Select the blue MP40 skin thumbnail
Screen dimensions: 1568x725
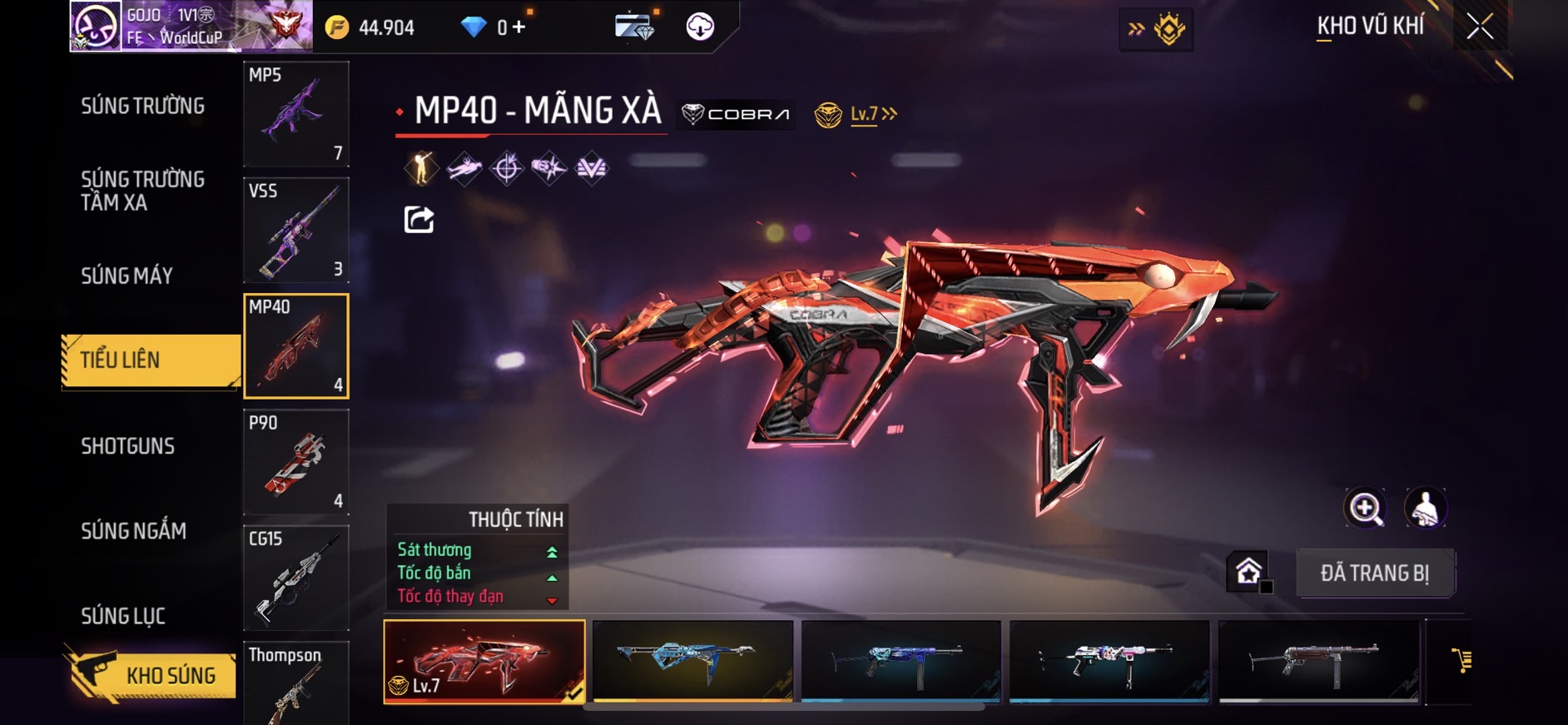coord(692,661)
